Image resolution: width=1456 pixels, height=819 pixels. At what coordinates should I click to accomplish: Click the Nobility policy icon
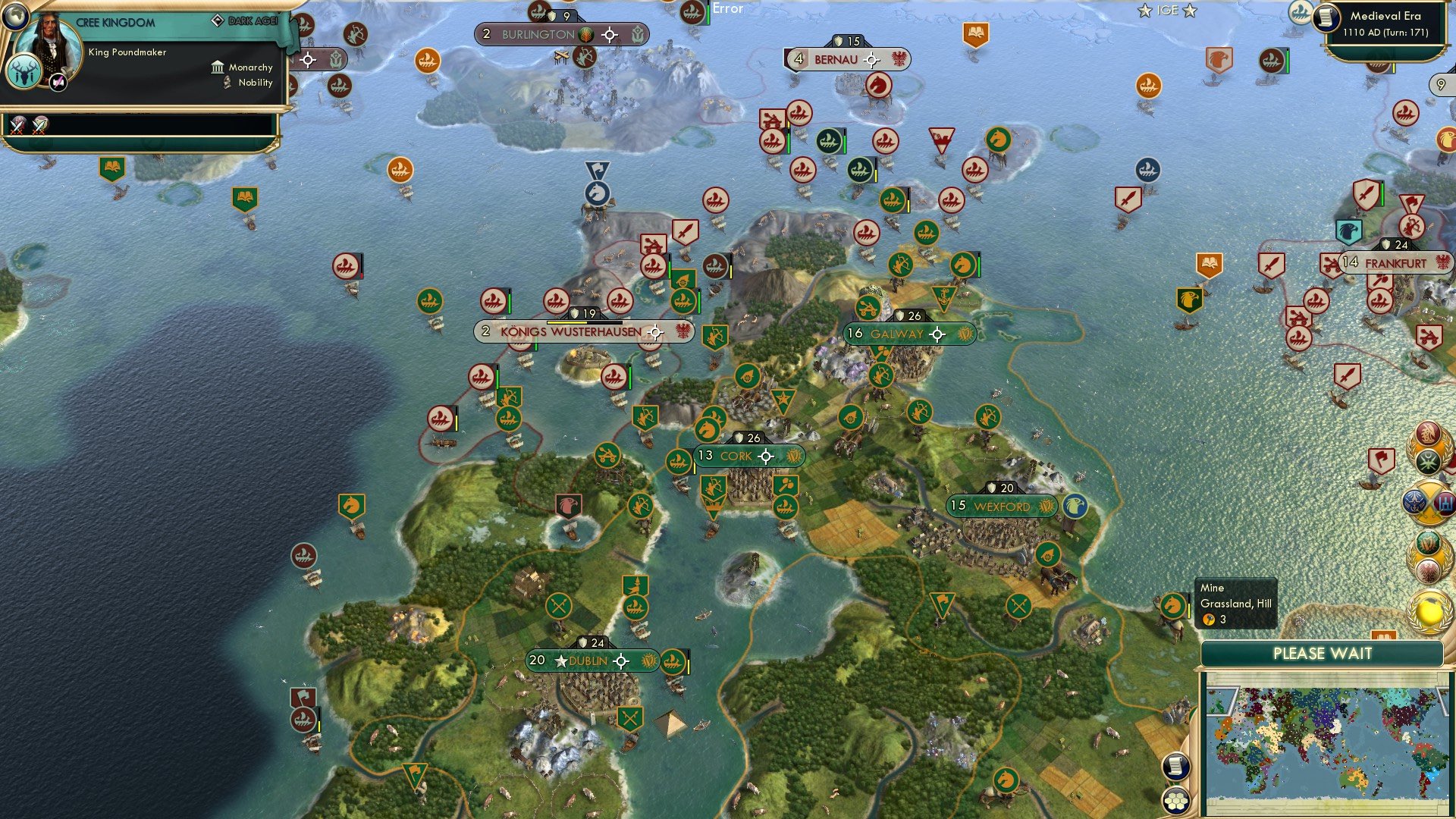click(x=224, y=83)
